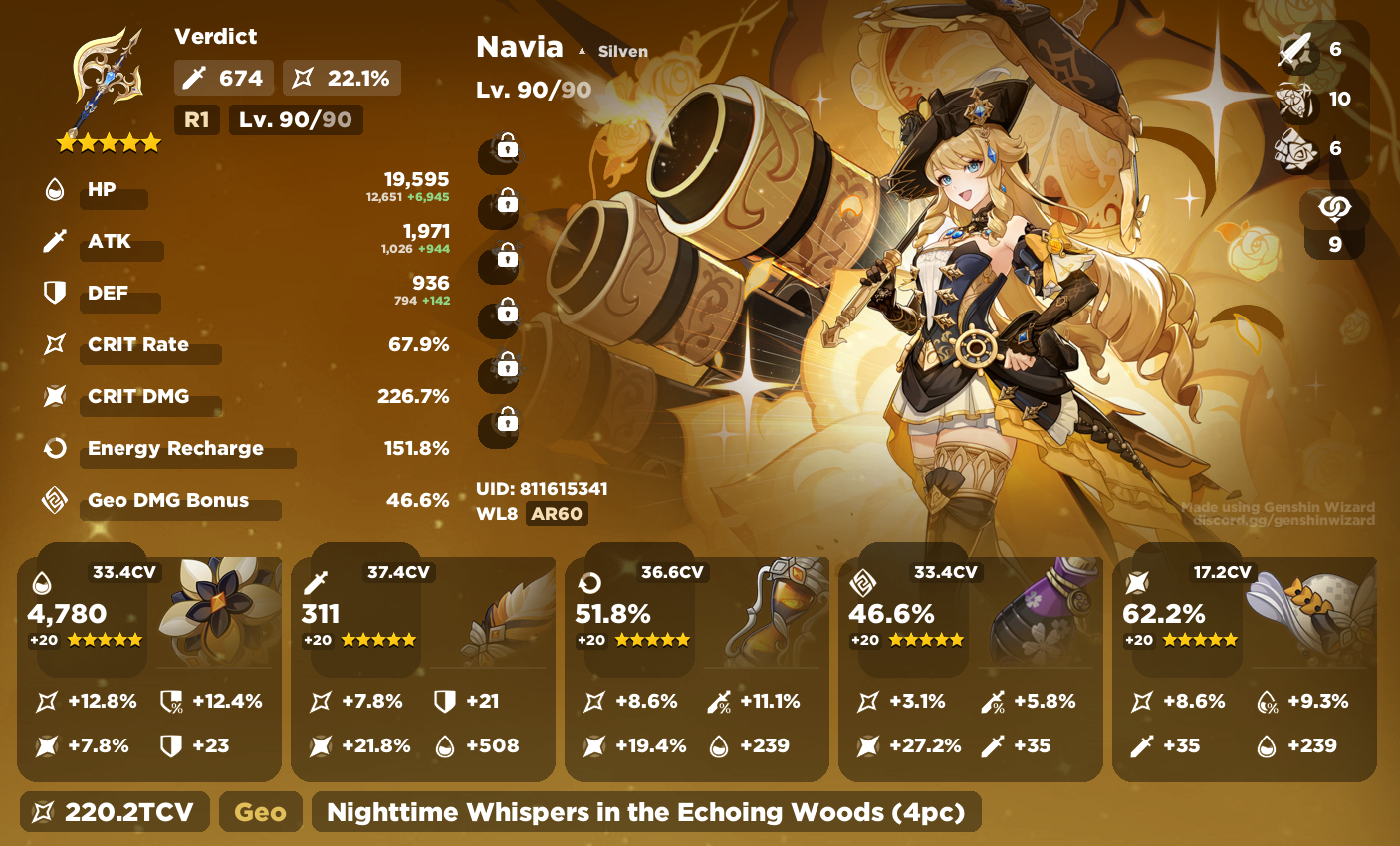Switch to the Geo element tab

click(260, 811)
